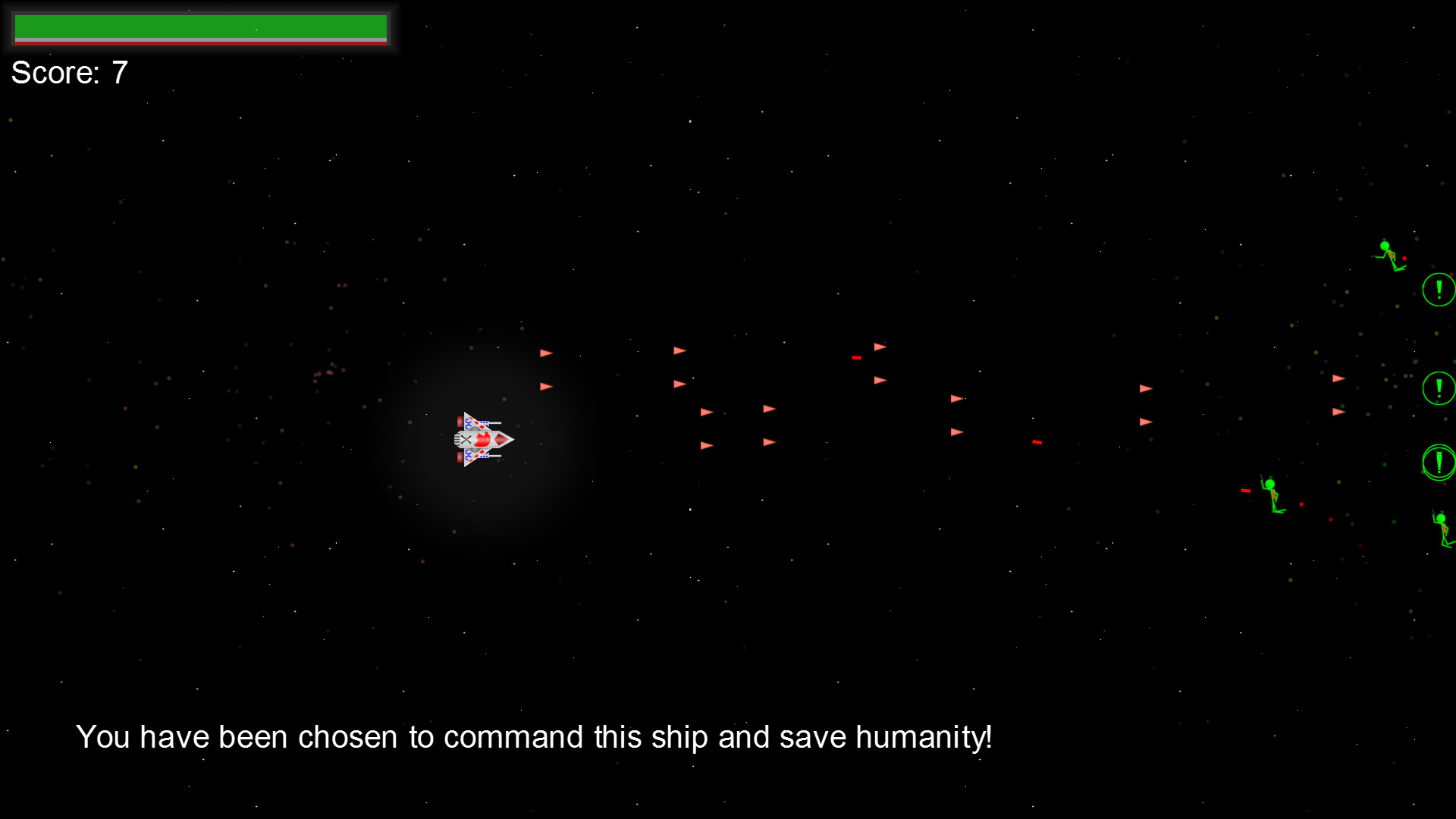1456x819 pixels.
Task: Click the green health bar
Action: coord(201,27)
